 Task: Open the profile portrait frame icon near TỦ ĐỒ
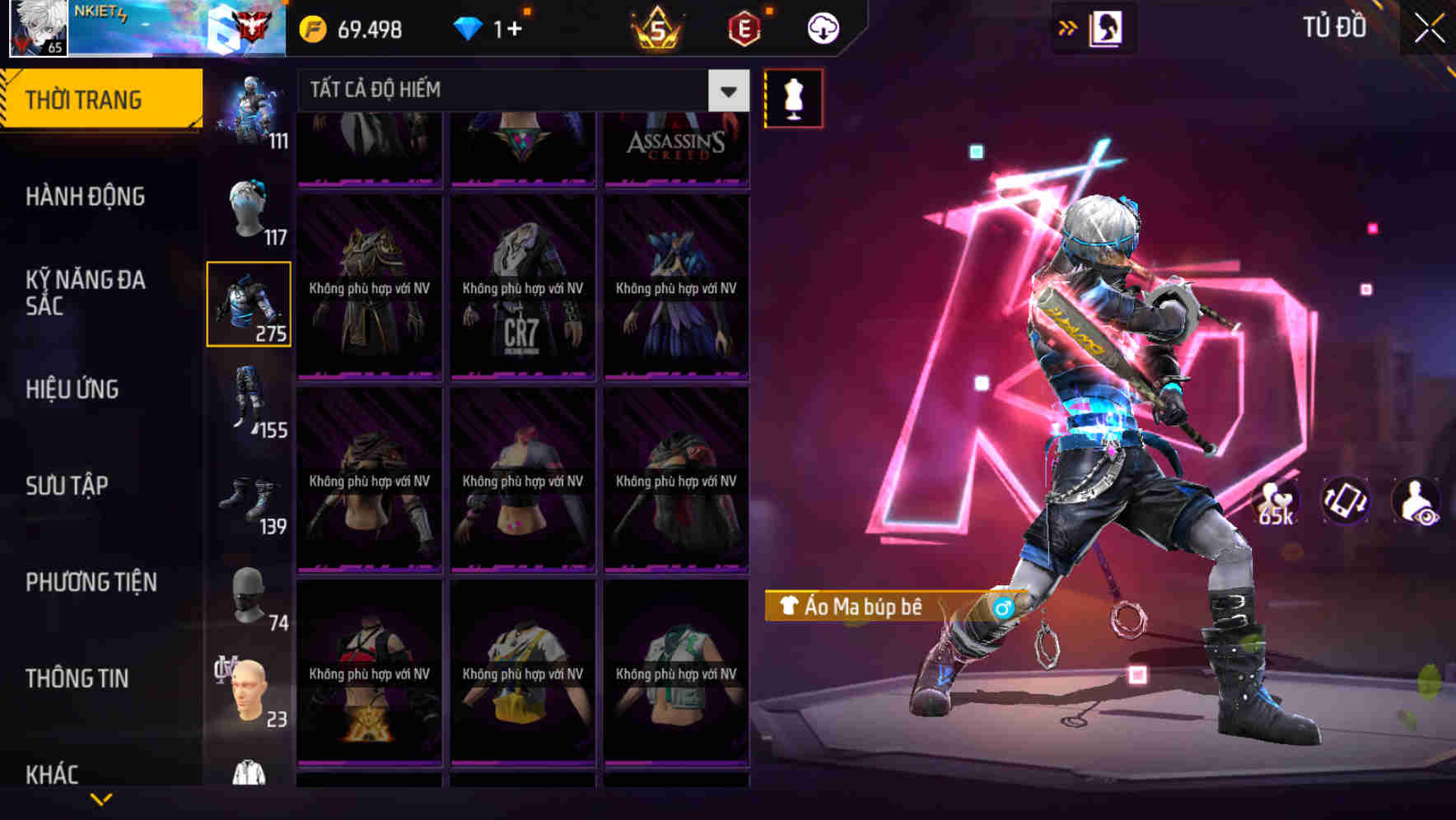pos(1106,27)
